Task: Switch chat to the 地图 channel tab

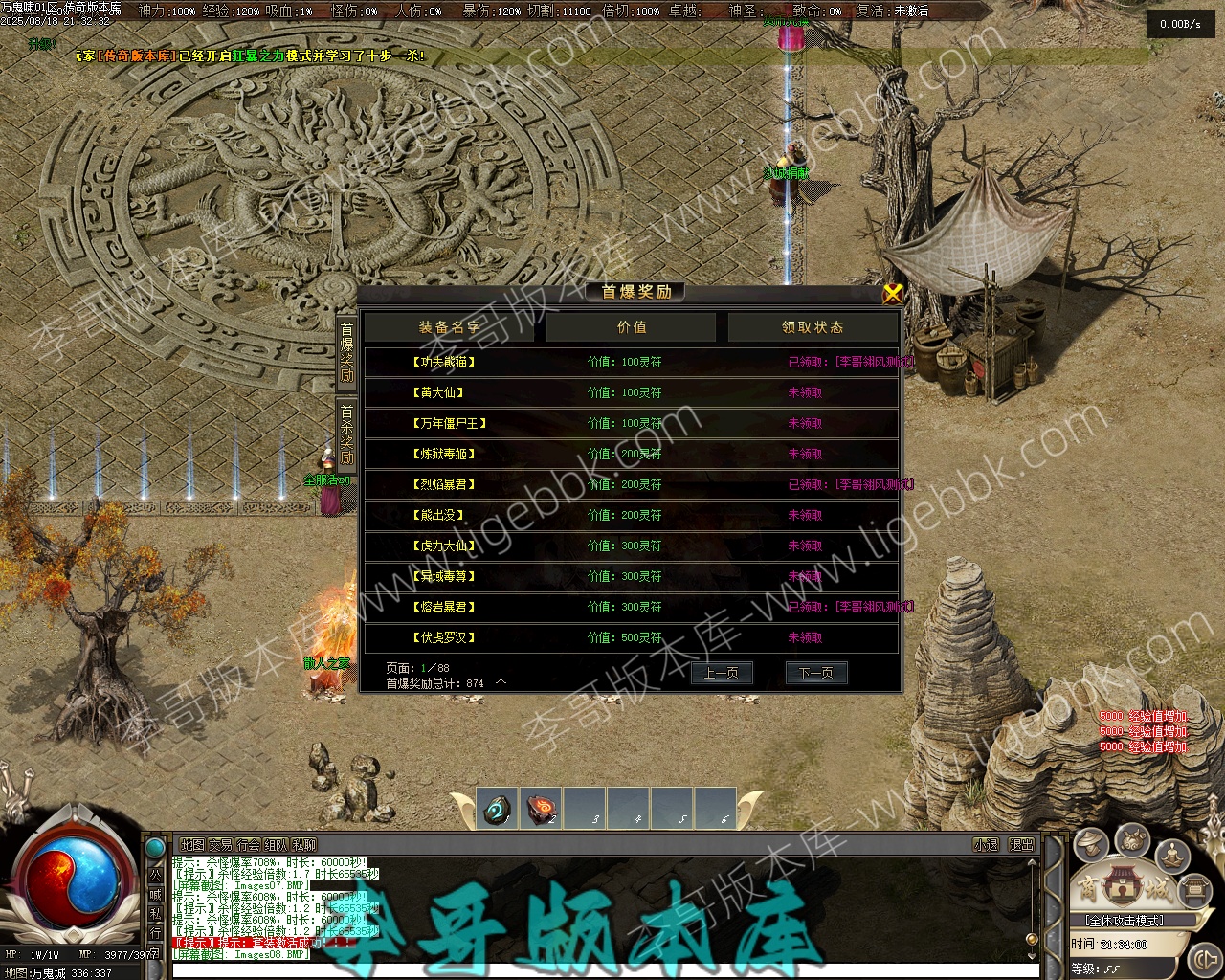Action: tap(192, 845)
